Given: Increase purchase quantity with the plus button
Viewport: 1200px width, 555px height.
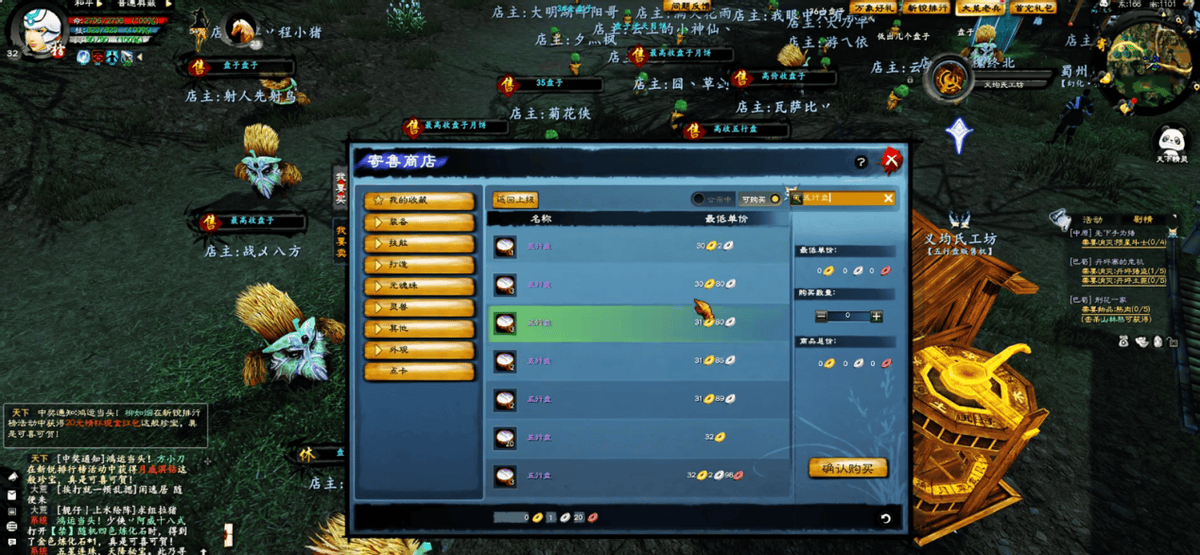Looking at the screenshot, I should 876,316.
